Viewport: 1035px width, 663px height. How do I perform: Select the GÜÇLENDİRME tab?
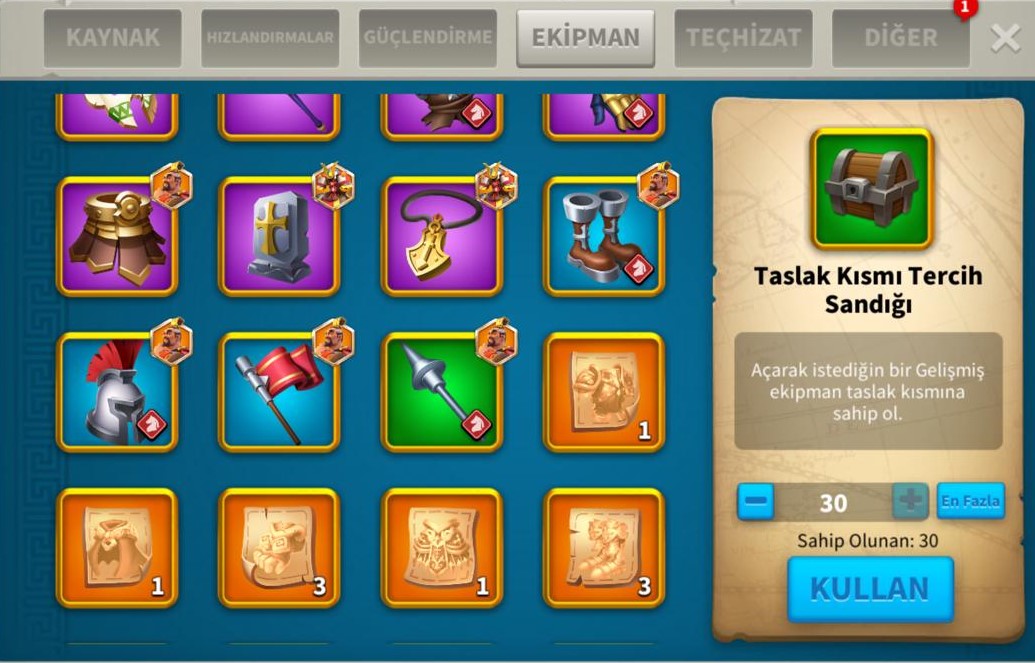pos(428,38)
